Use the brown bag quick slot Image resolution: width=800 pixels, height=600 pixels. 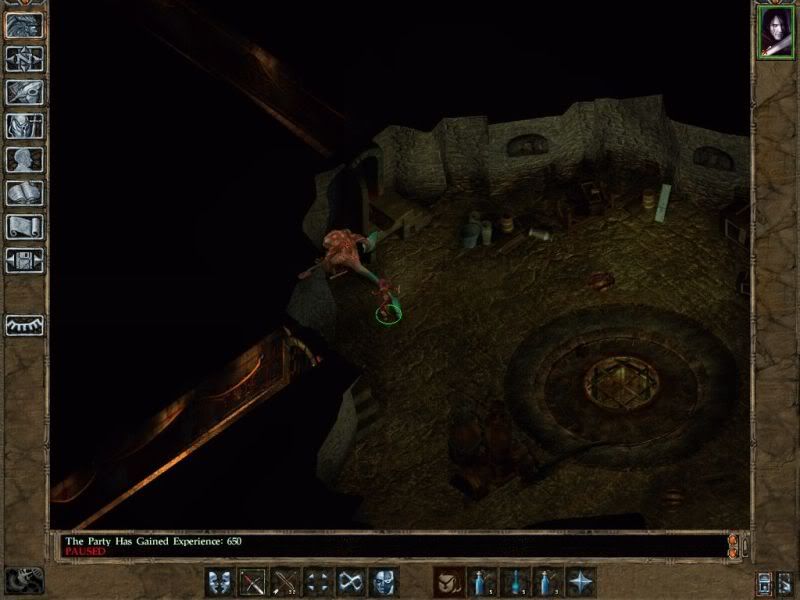coord(448,581)
